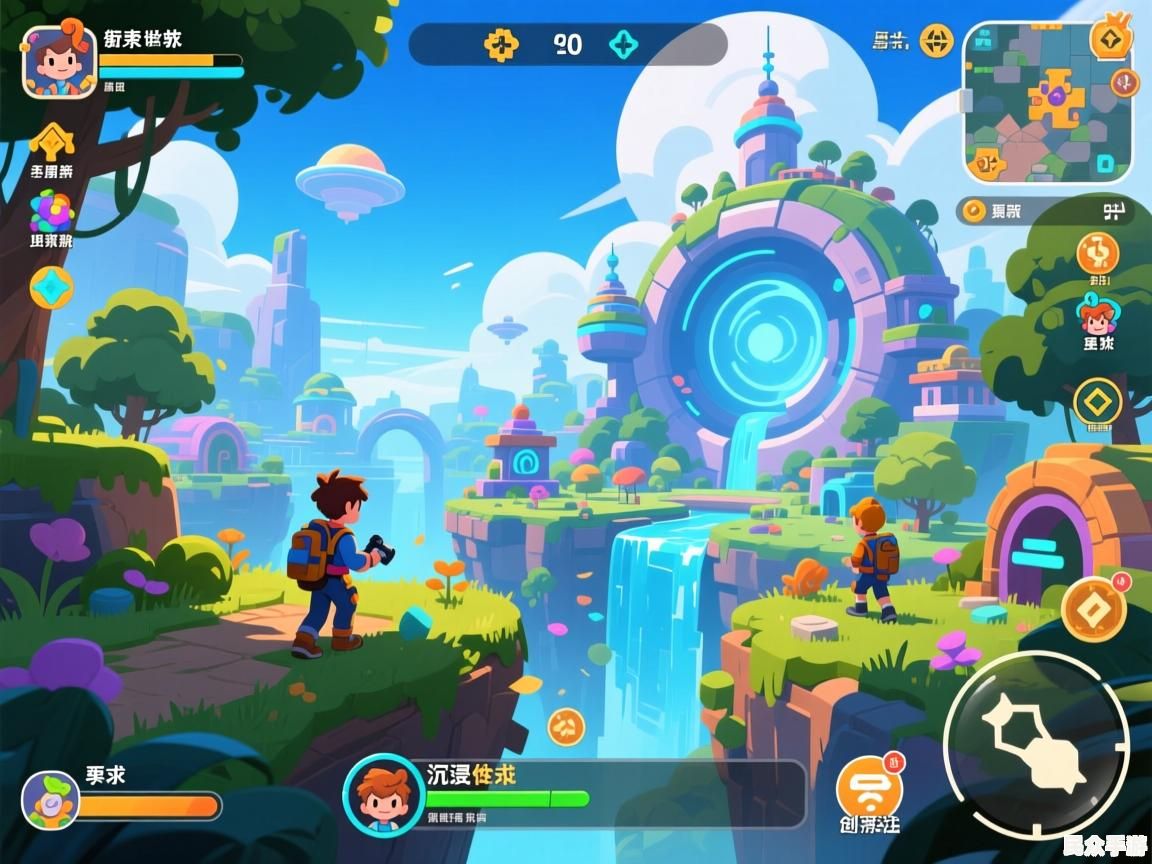Image resolution: width=1152 pixels, height=864 pixels.
Task: Tap the orange diamond coin with red notification
Action: pos(1093,608)
